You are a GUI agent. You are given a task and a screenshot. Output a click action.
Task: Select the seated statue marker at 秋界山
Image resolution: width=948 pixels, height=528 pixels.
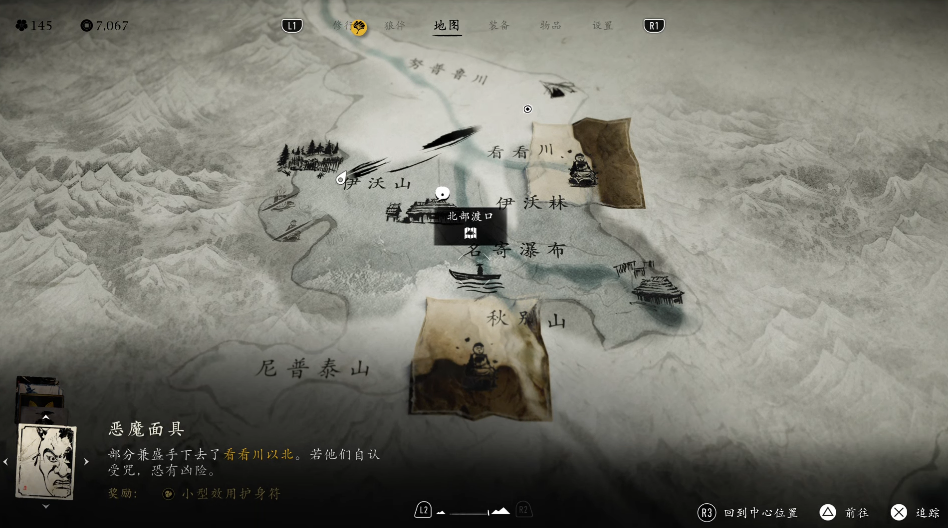[x=477, y=362]
